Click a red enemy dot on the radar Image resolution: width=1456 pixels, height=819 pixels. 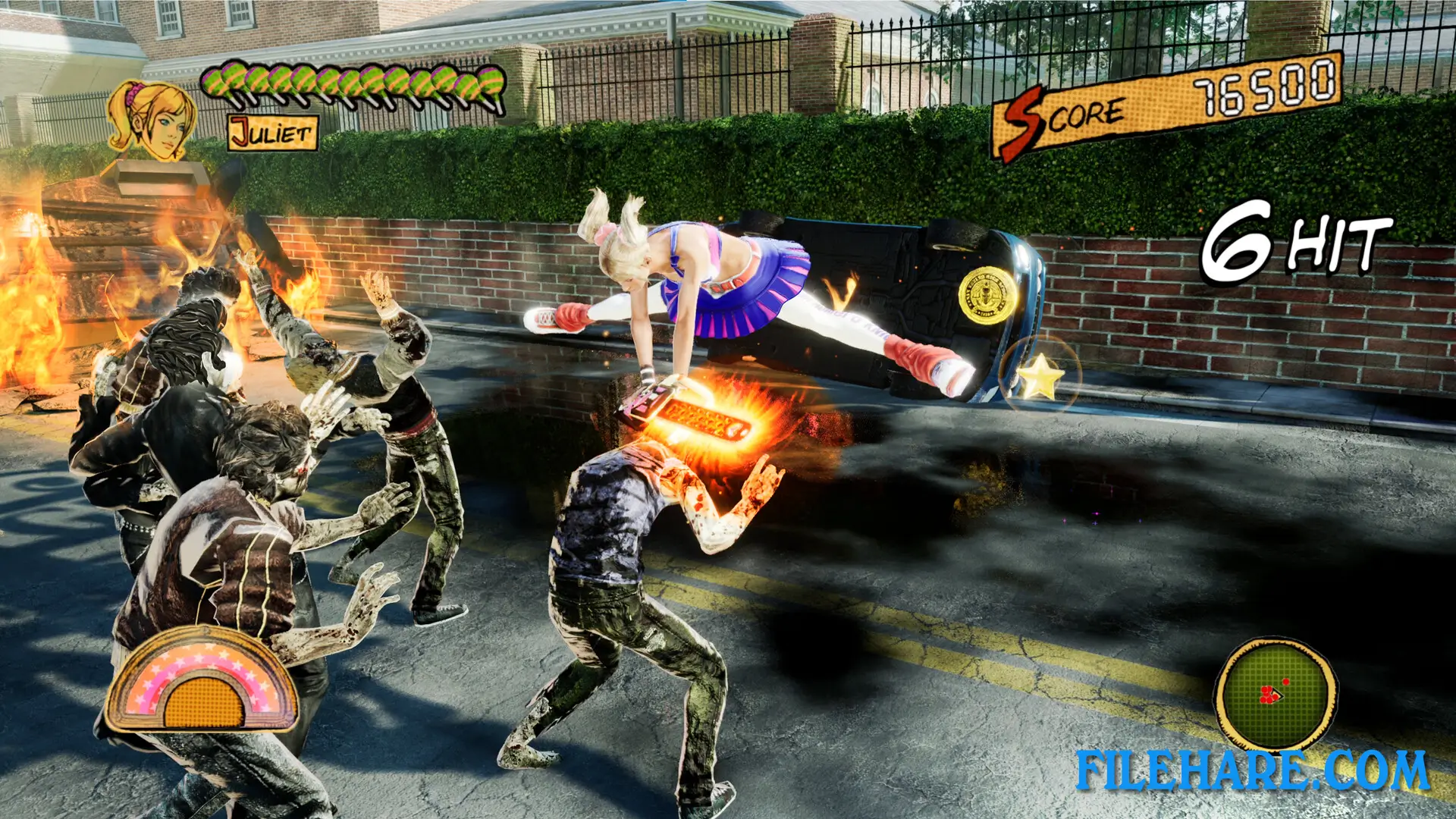pos(1286,681)
